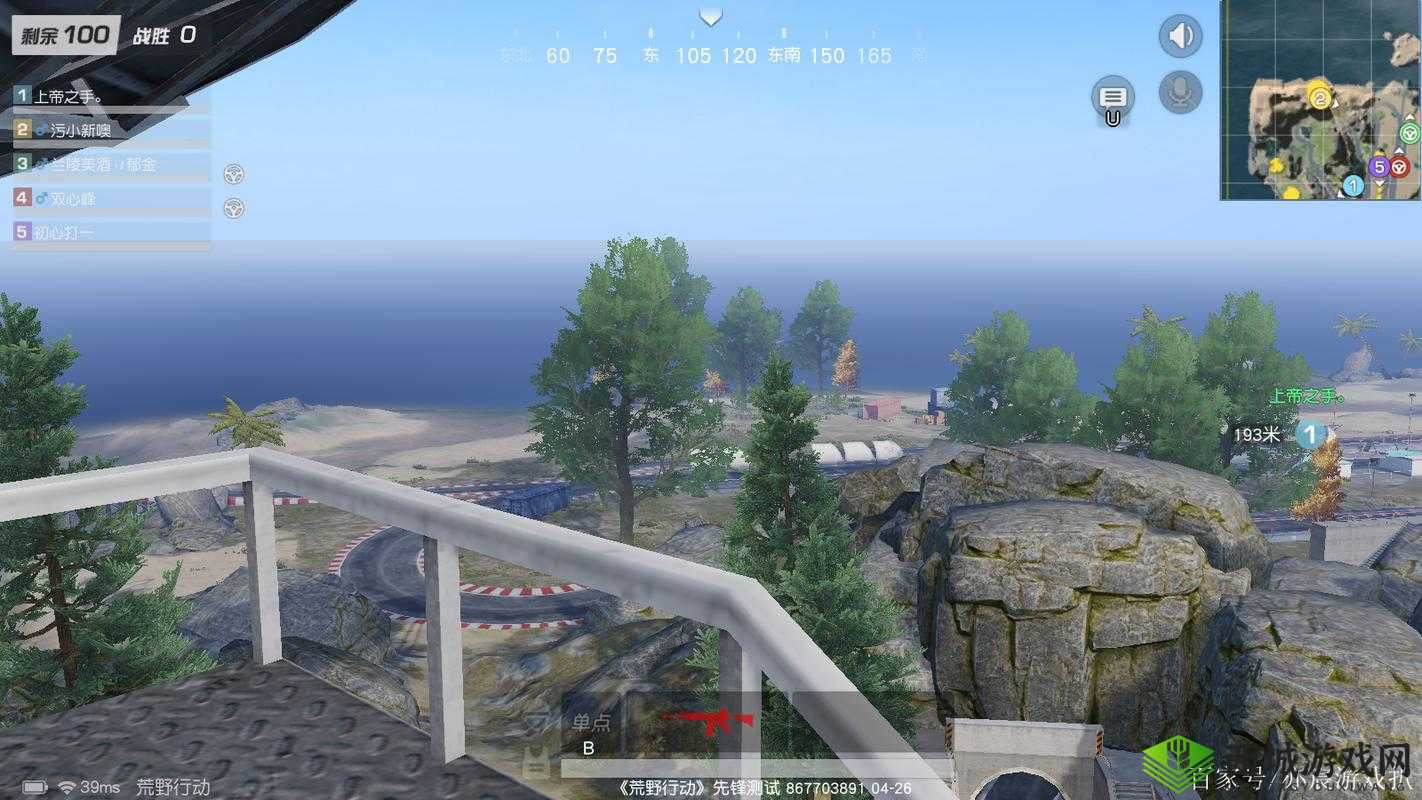Image resolution: width=1422 pixels, height=800 pixels.
Task: Click the red steering wheel minimap marker
Action: click(x=1400, y=167)
